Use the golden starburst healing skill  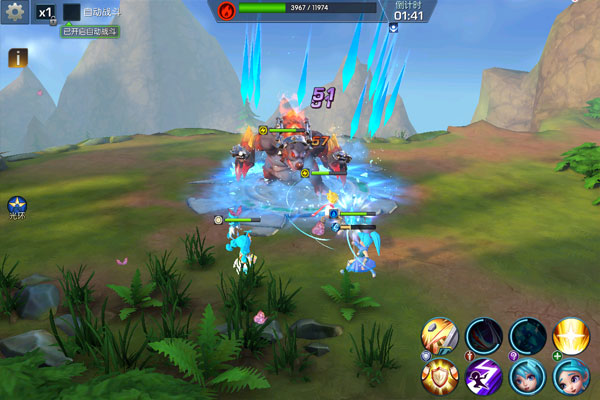click(x=571, y=336)
